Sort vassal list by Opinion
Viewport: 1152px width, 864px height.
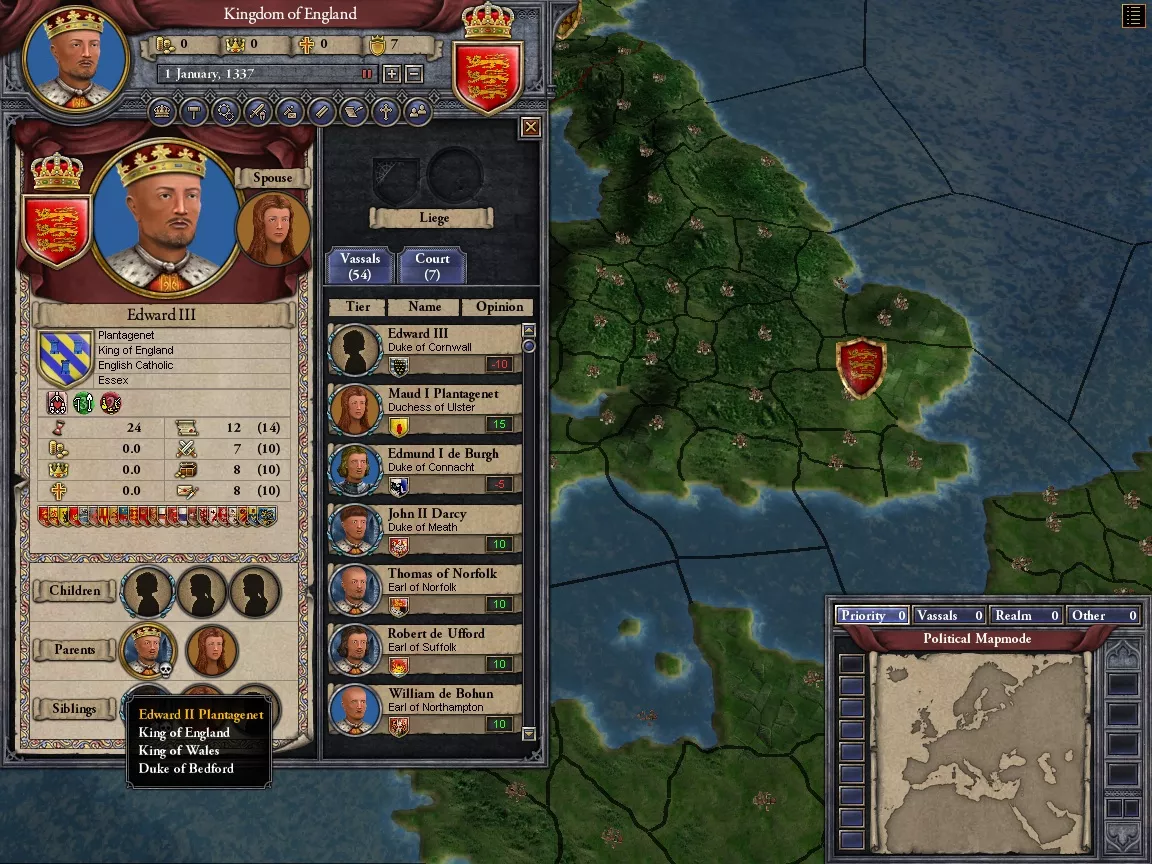tap(499, 307)
